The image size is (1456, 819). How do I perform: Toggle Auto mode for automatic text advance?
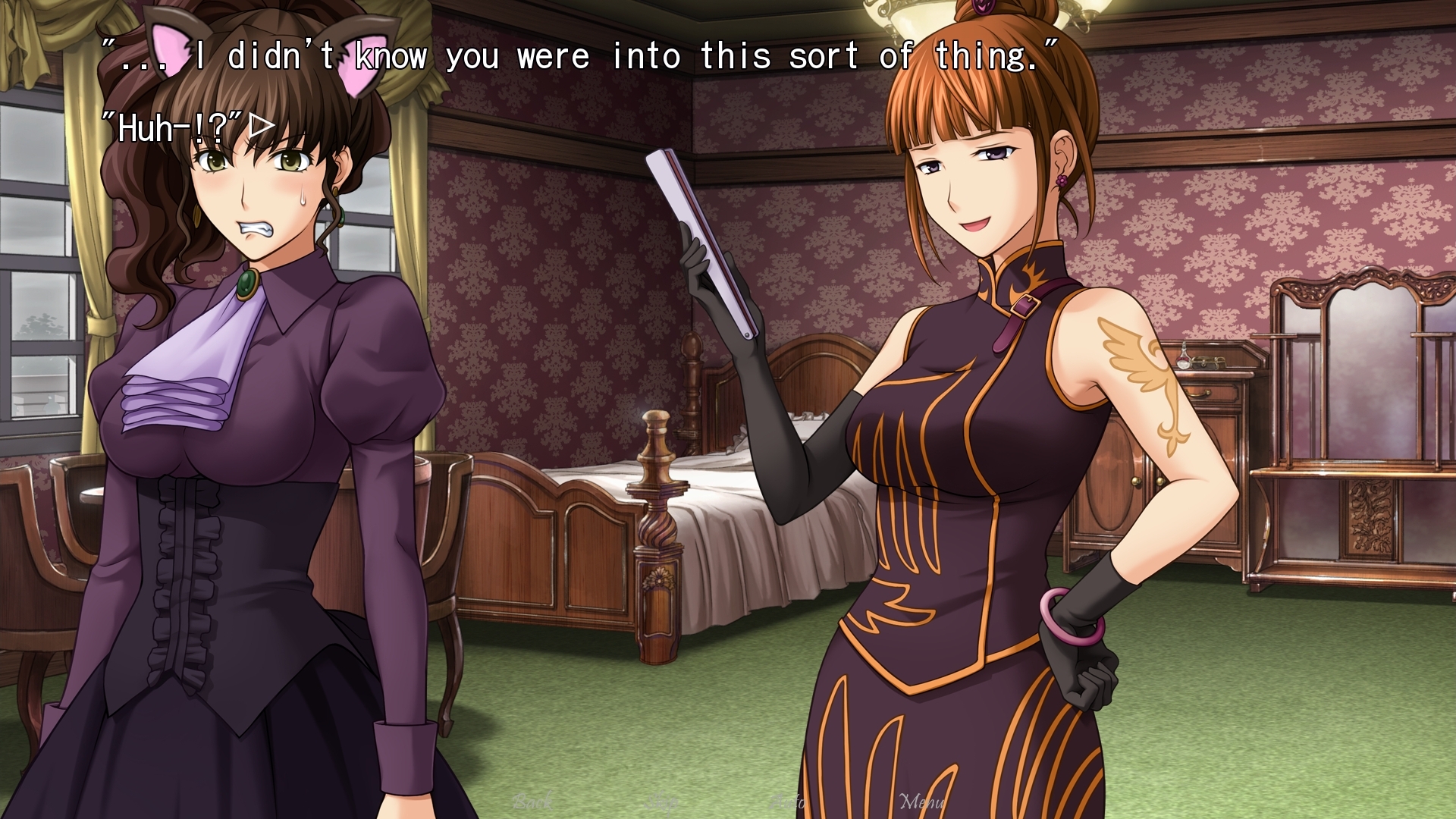(789, 802)
